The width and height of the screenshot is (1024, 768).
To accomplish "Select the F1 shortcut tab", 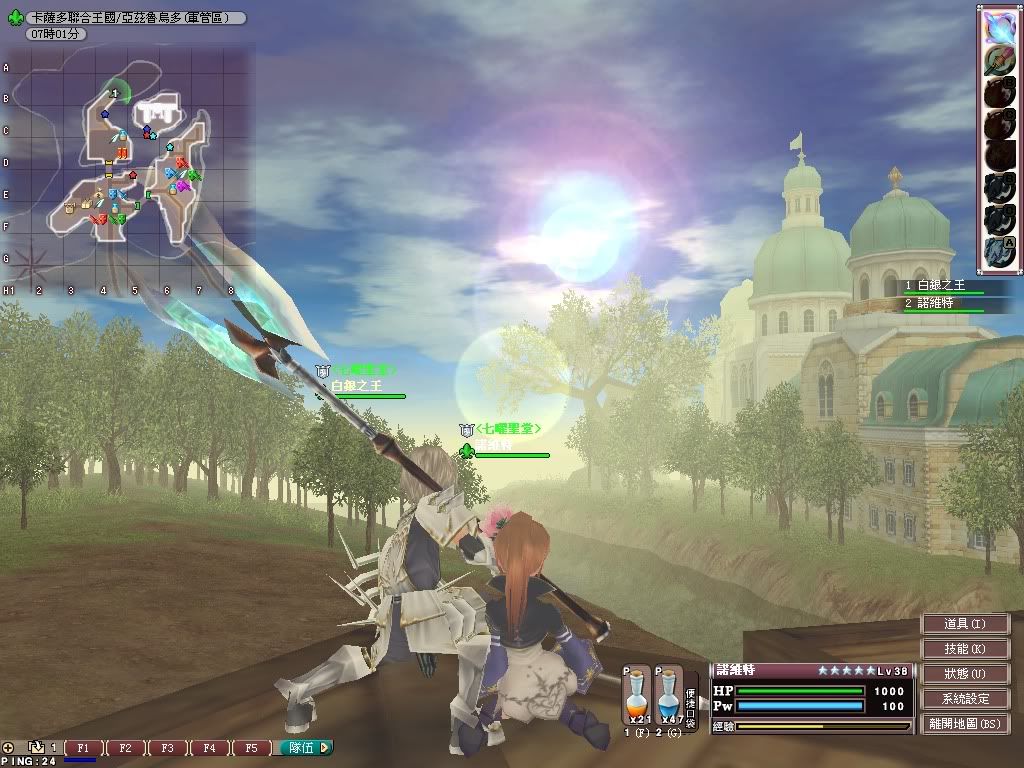I will click(x=83, y=748).
